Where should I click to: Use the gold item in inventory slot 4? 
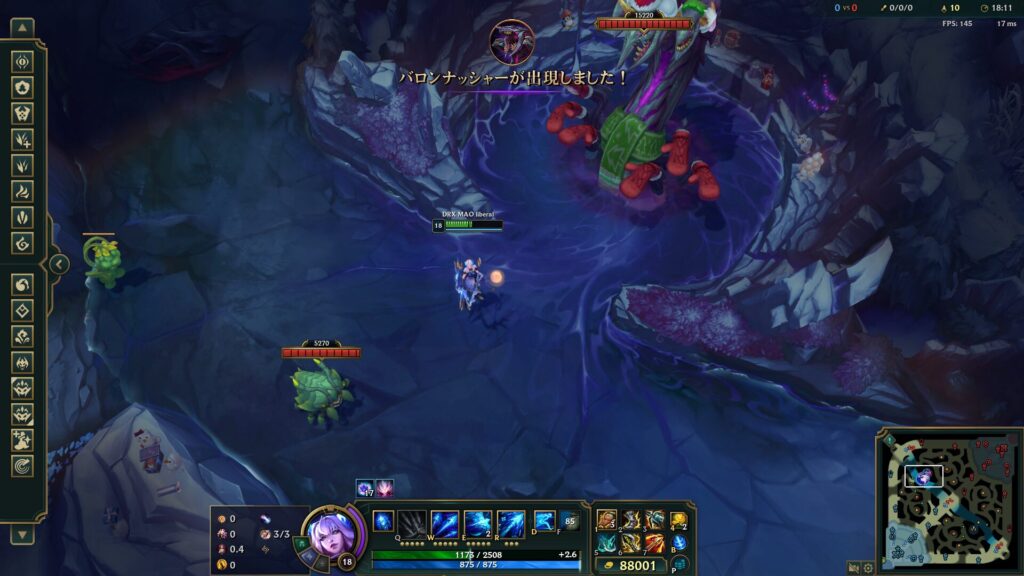678,519
